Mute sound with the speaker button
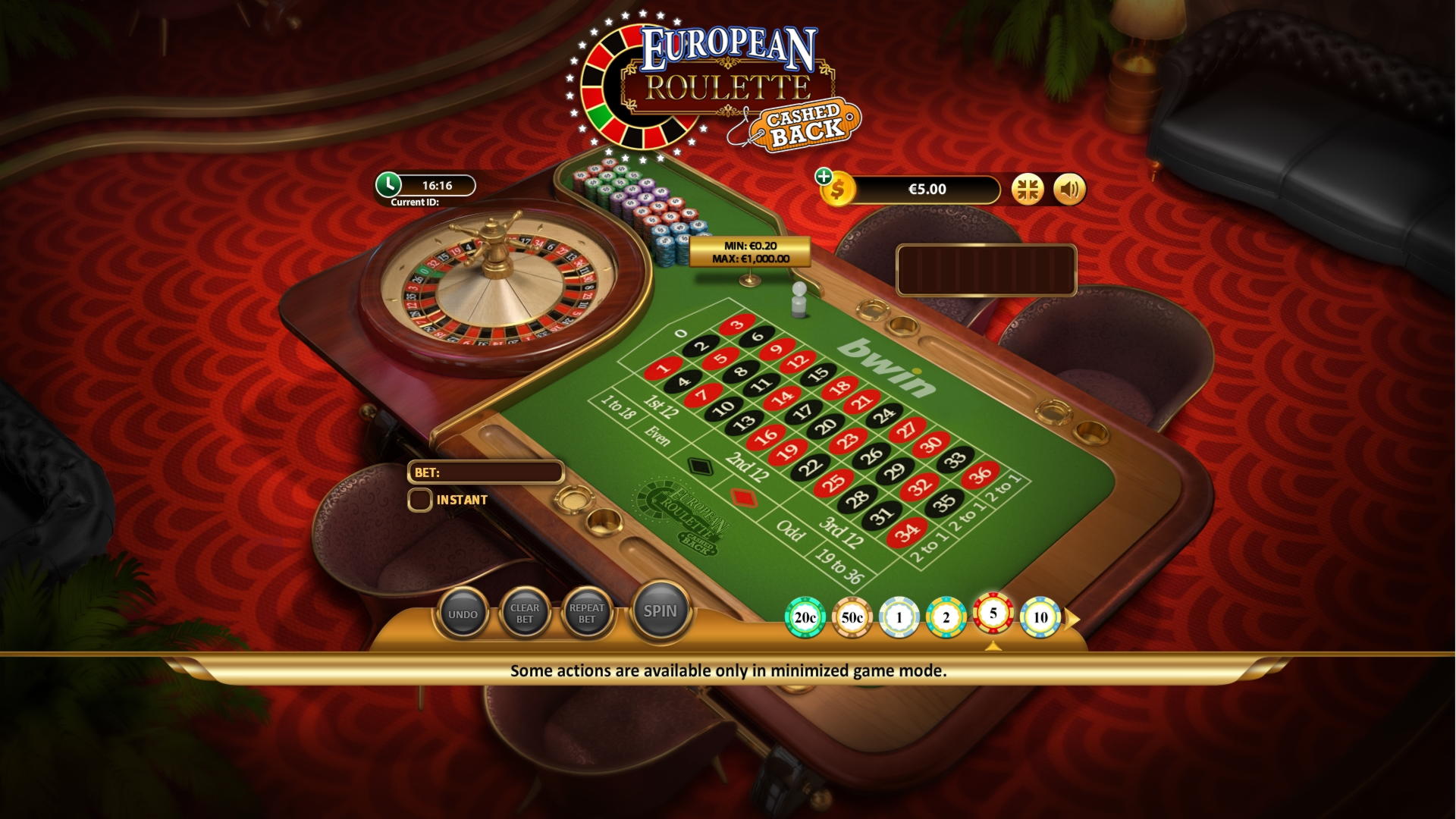 (1069, 189)
